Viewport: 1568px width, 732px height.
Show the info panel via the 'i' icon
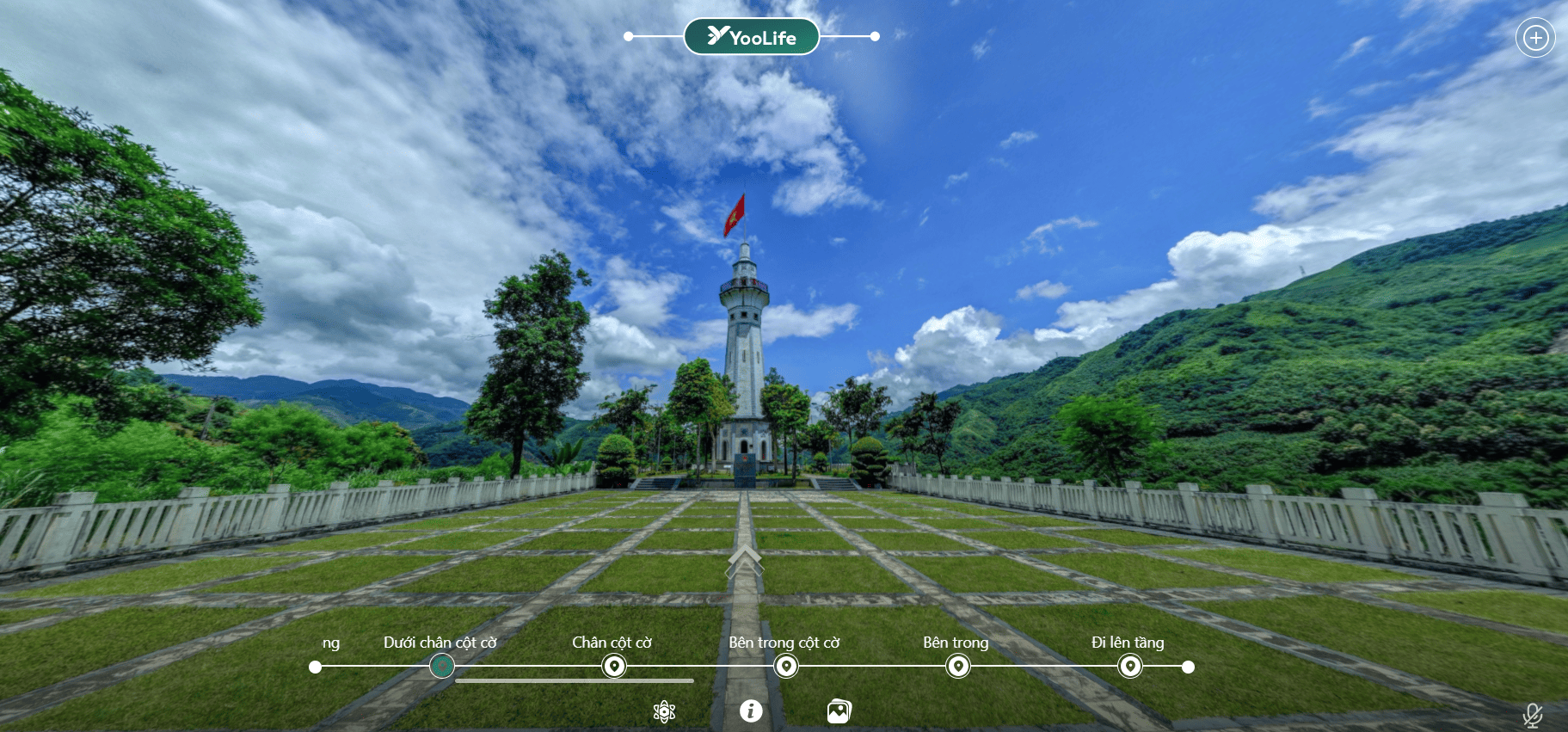(751, 710)
